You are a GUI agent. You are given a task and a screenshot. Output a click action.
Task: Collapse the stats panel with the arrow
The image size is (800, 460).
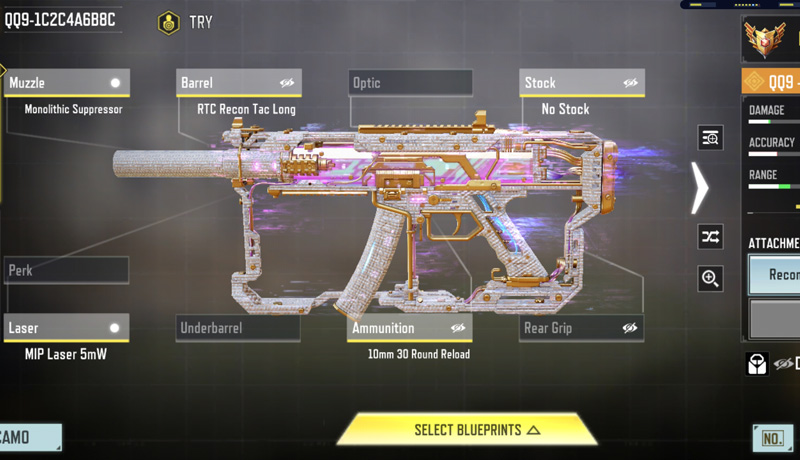click(x=700, y=187)
